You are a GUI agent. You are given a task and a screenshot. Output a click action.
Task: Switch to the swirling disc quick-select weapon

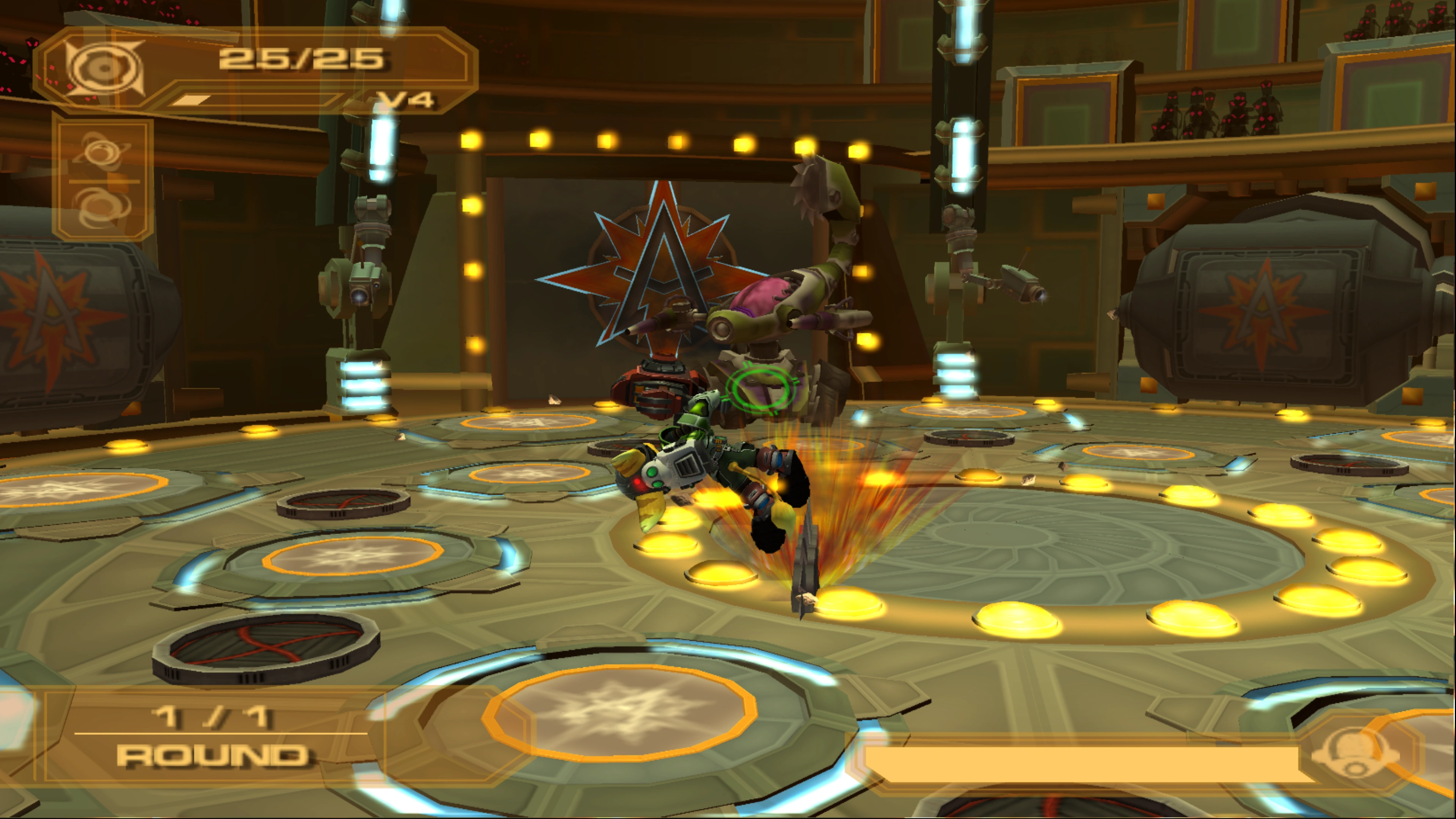pyautogui.click(x=103, y=206)
